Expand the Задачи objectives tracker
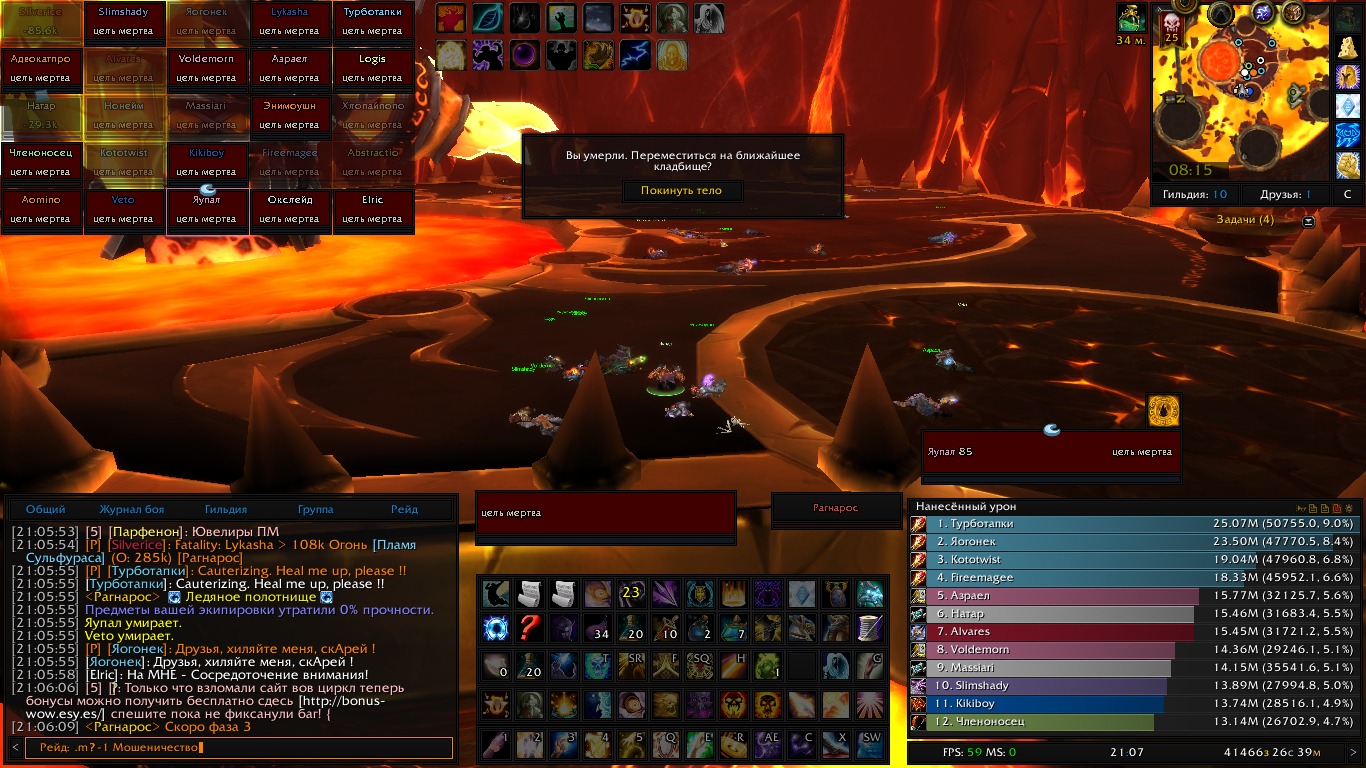 1308,220
